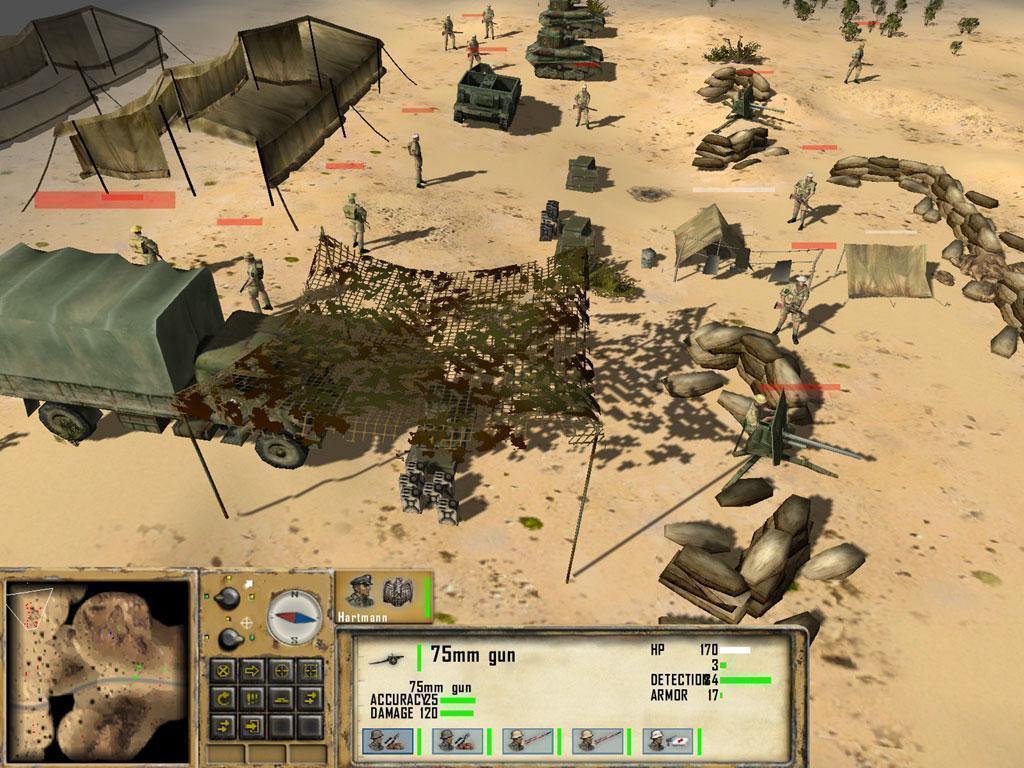Select the flat vehicle silhouette command button

point(282,697)
